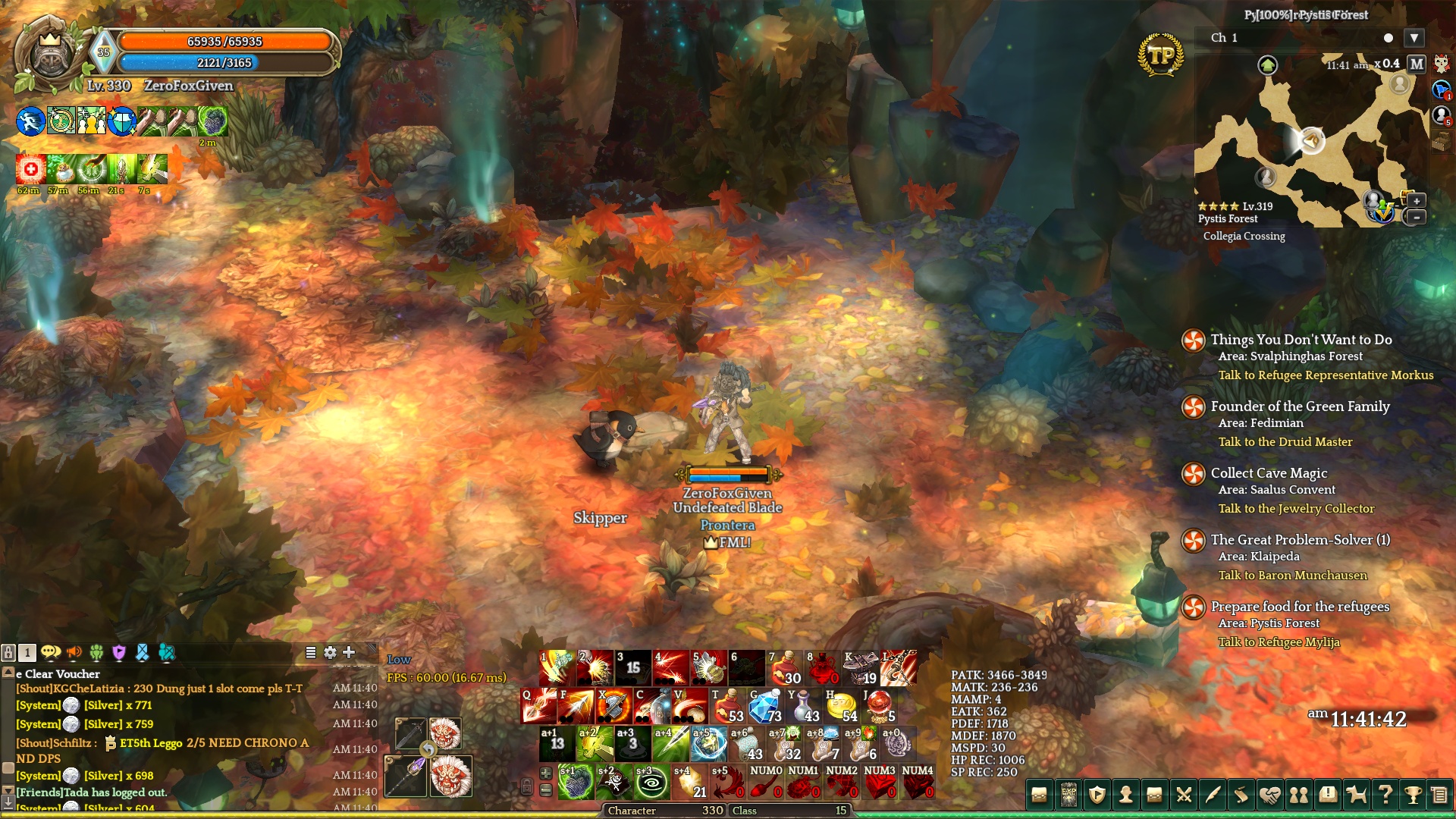Screen dimensions: 1456x819
Task: Add a new chat tab with plus icon
Action: 349,652
